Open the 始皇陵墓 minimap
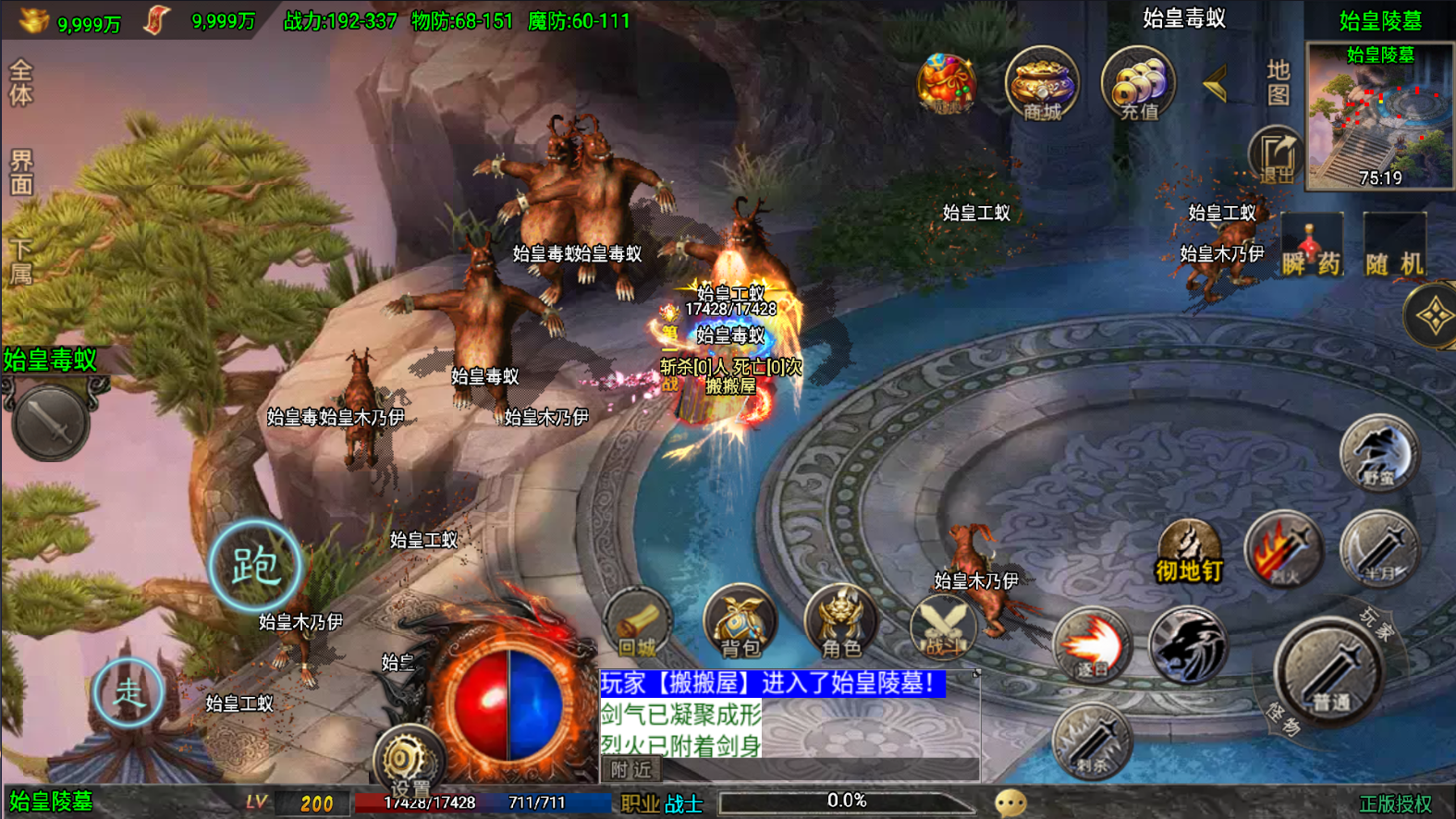This screenshot has height=819, width=1456. [1379, 116]
